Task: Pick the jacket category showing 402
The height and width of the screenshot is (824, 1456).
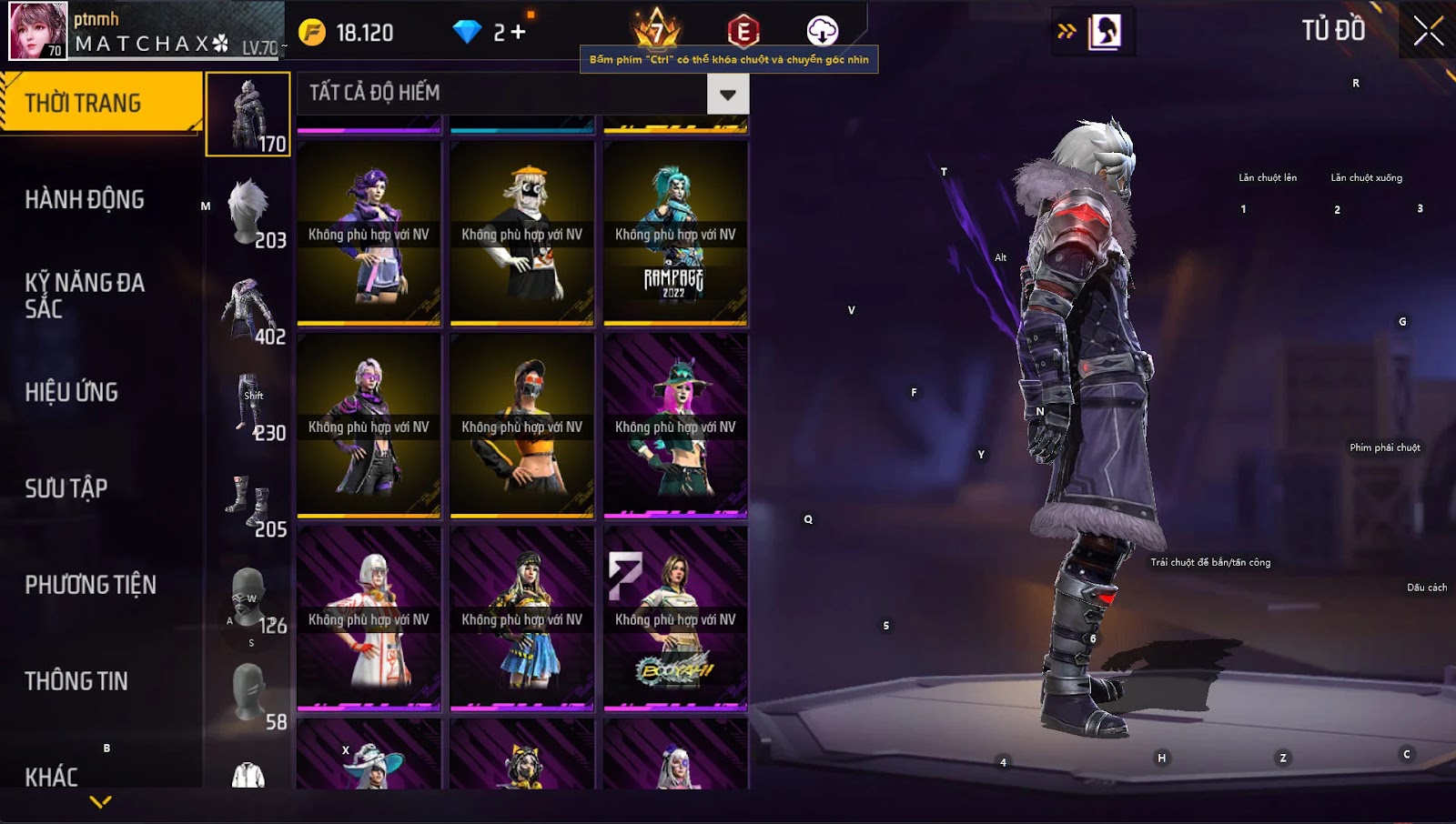Action: pos(249,309)
